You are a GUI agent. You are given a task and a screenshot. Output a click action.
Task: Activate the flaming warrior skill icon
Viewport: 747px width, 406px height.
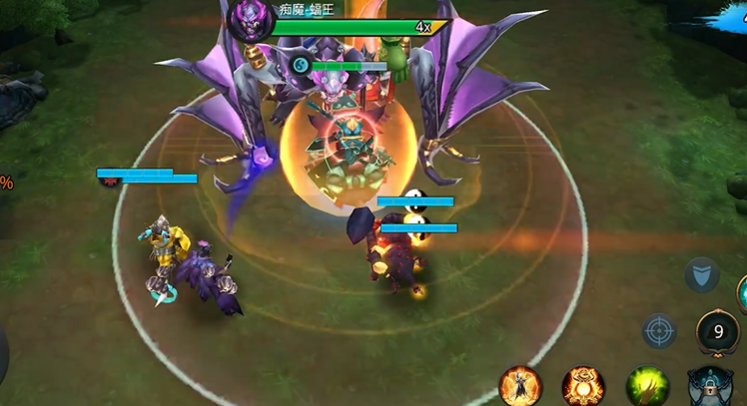[x=520, y=385]
